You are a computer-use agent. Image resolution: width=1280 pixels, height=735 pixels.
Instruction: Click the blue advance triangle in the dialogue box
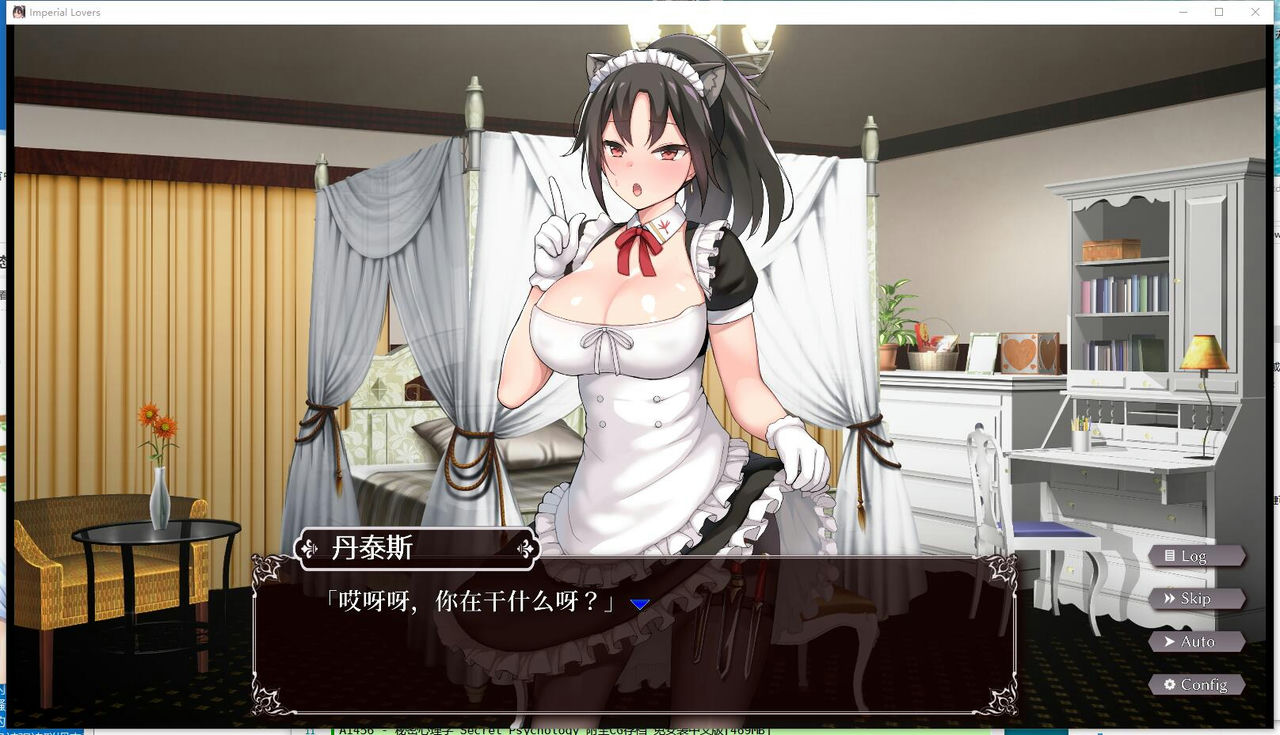pos(641,602)
